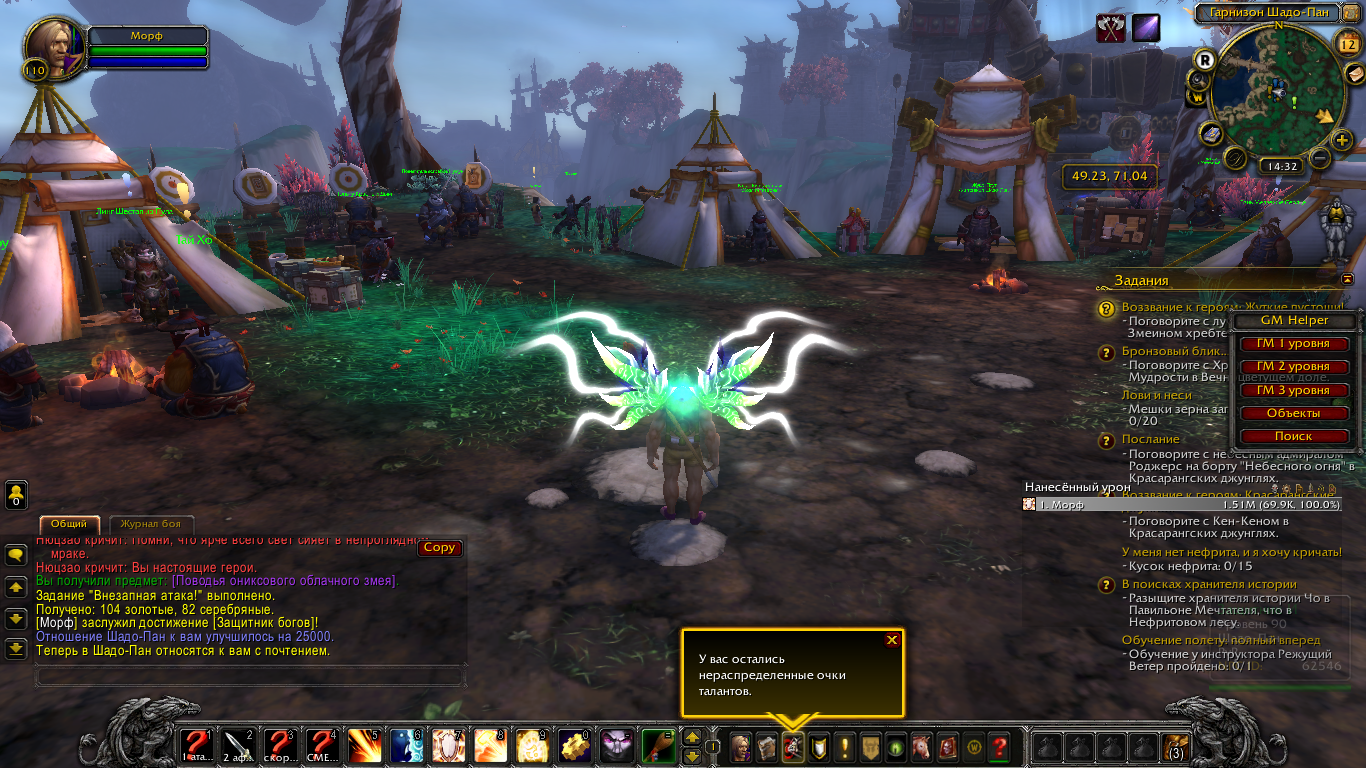This screenshot has width=1366, height=768.
Task: Select ГМ 3 уровня in GM Helper
Action: pyautogui.click(x=1293, y=390)
